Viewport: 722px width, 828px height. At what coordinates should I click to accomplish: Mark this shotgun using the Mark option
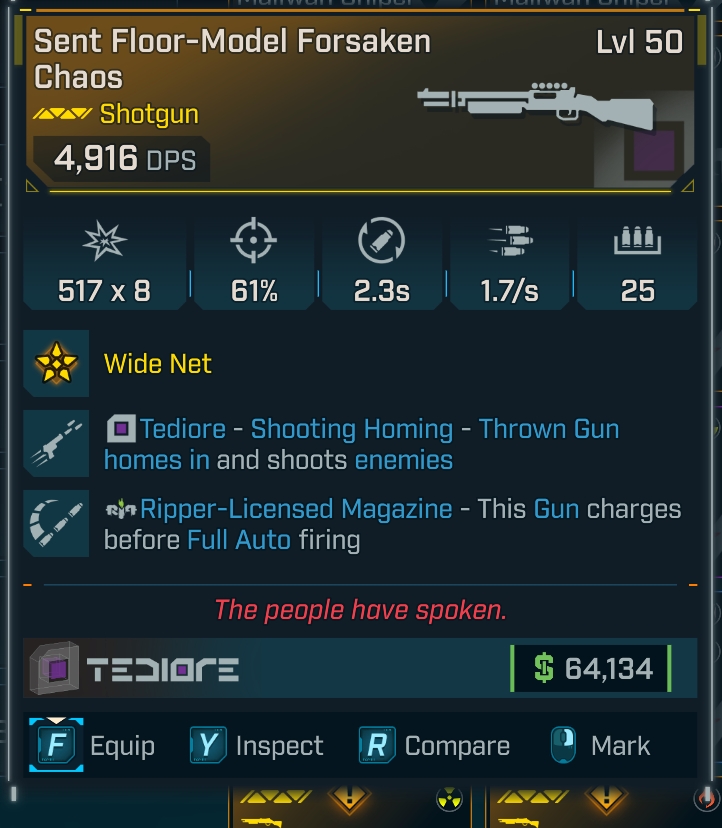(x=600, y=746)
